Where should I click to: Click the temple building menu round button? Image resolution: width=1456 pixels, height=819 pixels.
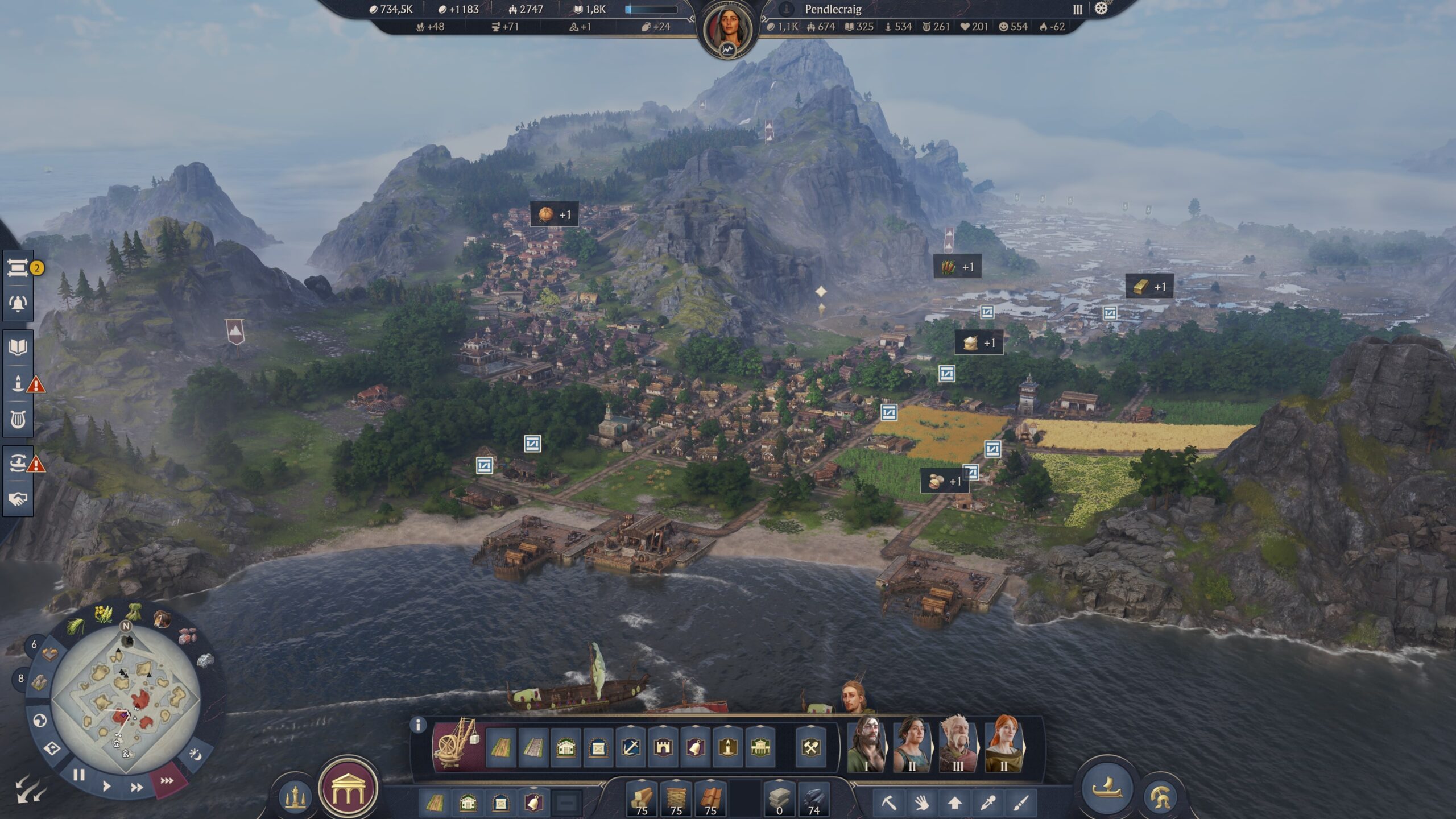(348, 789)
